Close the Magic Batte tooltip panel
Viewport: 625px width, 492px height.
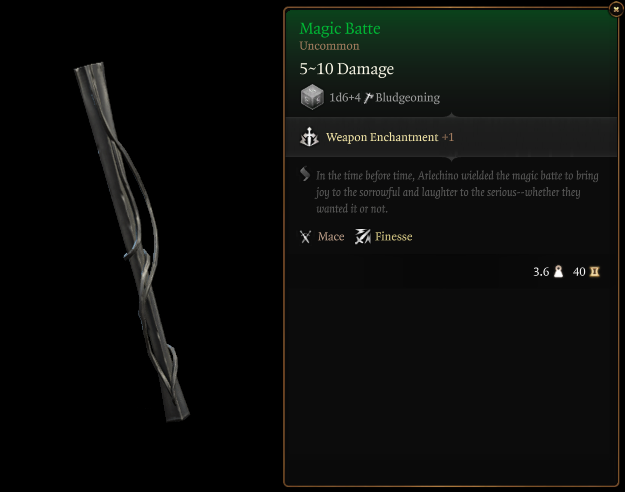point(615,9)
